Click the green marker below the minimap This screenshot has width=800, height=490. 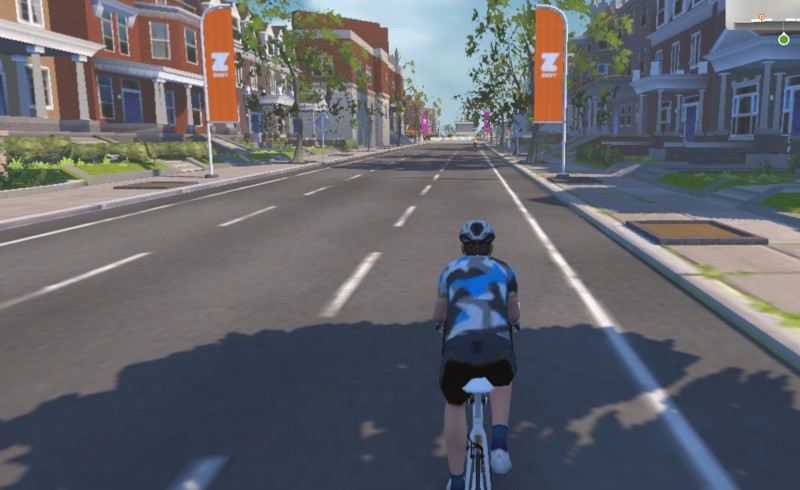tap(783, 39)
